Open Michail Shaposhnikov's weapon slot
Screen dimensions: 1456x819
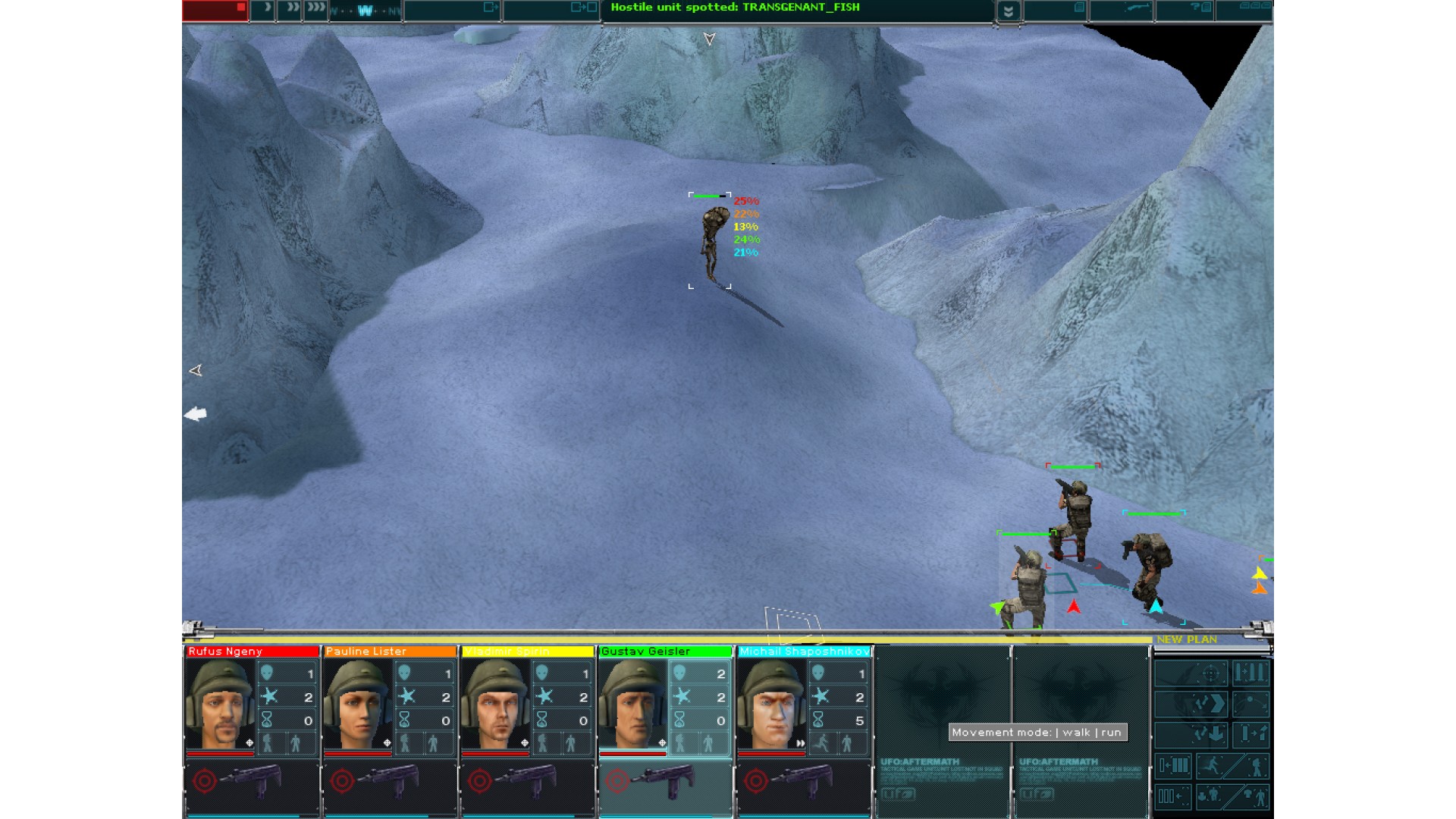tap(802, 781)
